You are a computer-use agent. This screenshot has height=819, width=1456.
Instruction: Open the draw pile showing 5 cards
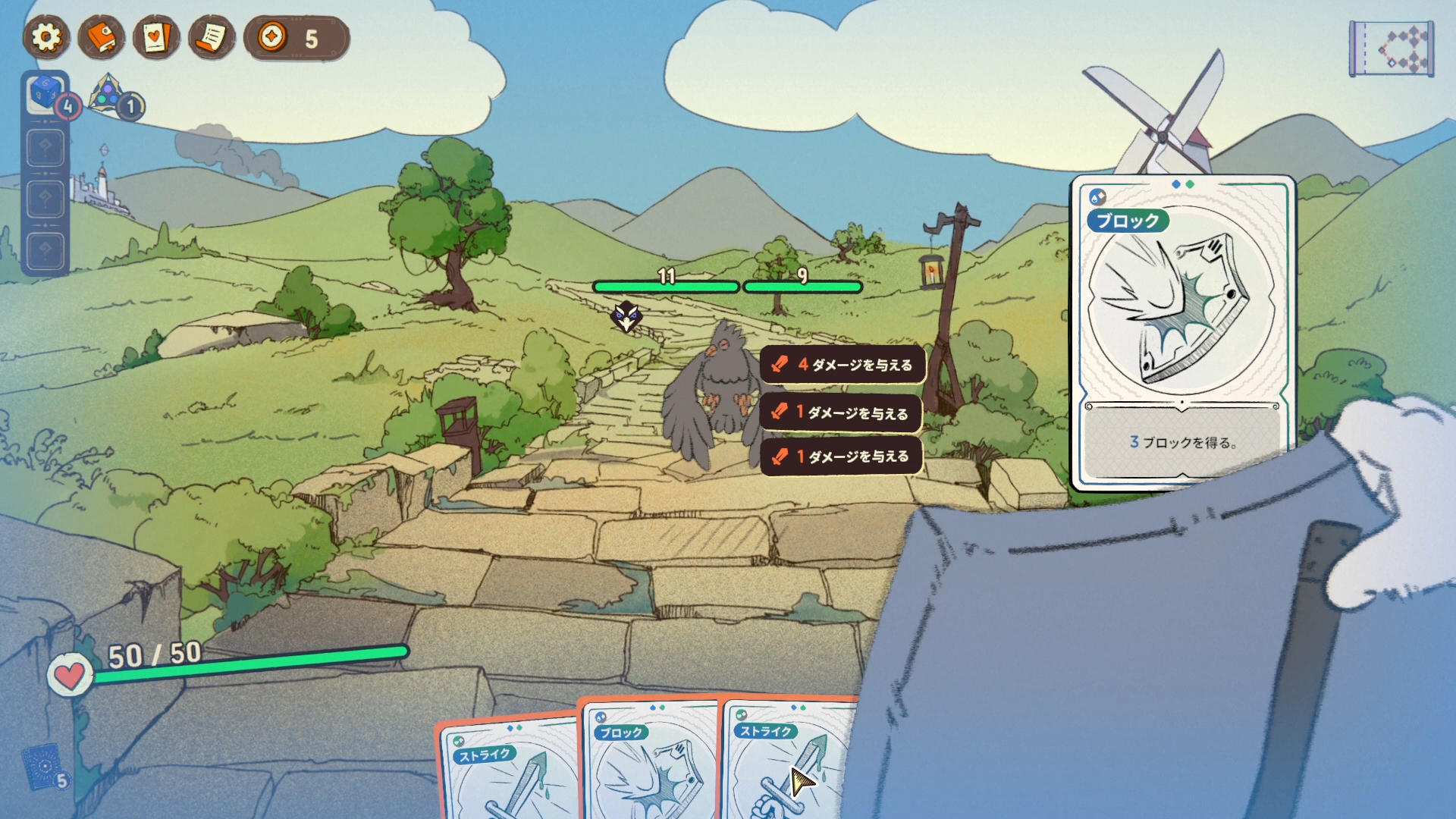point(44,766)
